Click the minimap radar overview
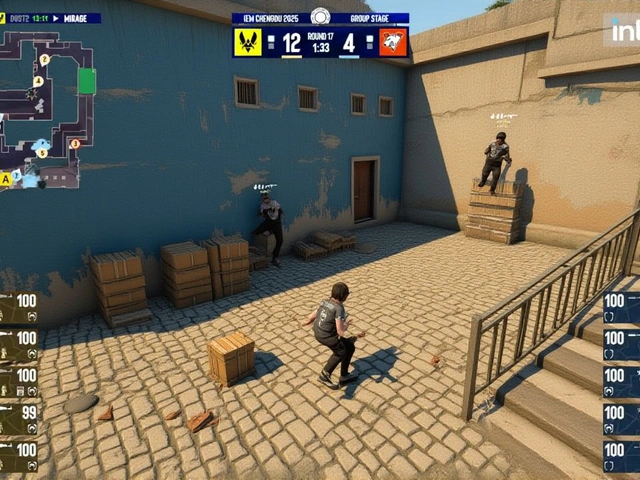640x480 pixels. tap(48, 105)
